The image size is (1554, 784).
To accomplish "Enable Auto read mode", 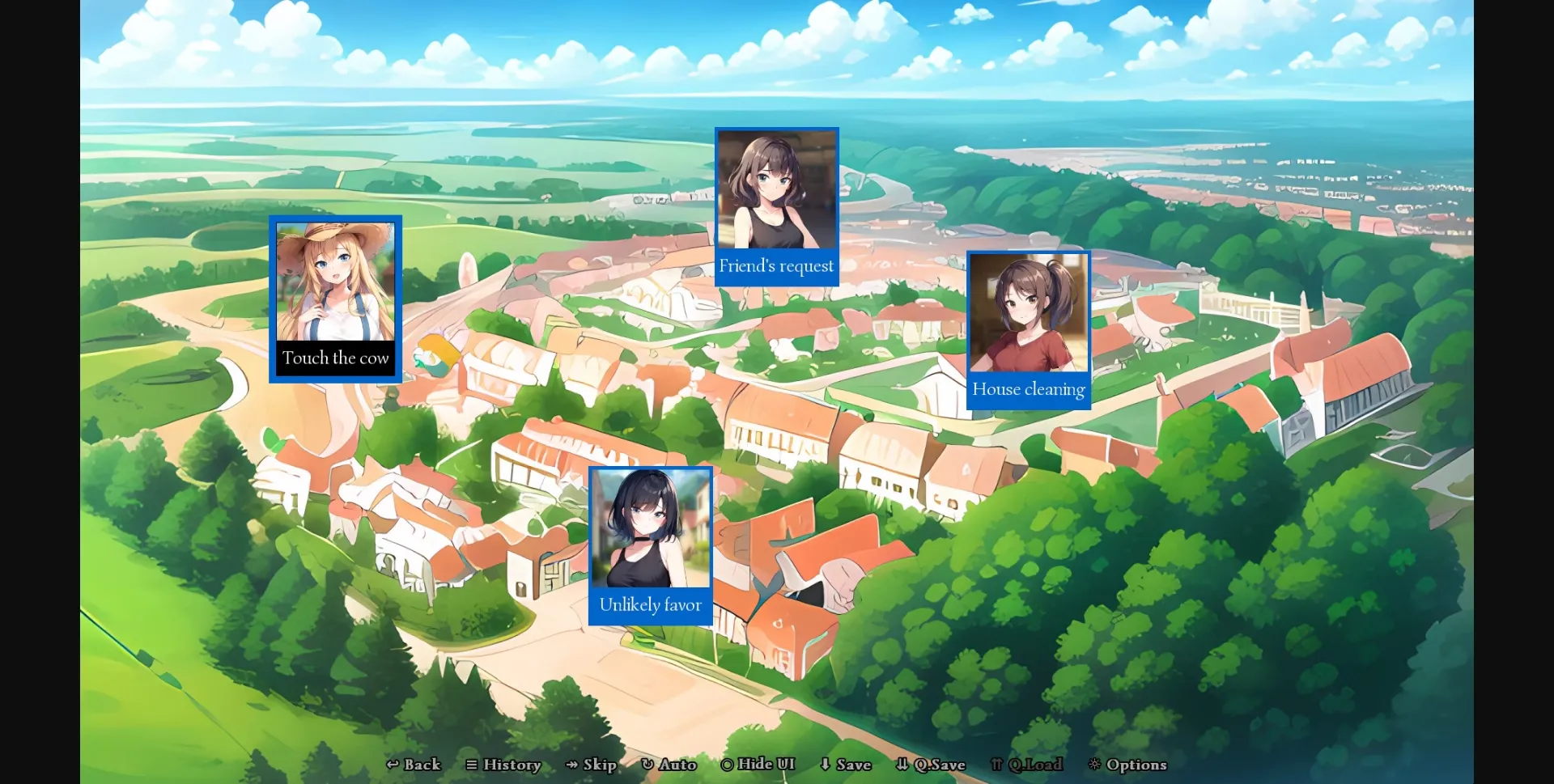I will [x=669, y=765].
